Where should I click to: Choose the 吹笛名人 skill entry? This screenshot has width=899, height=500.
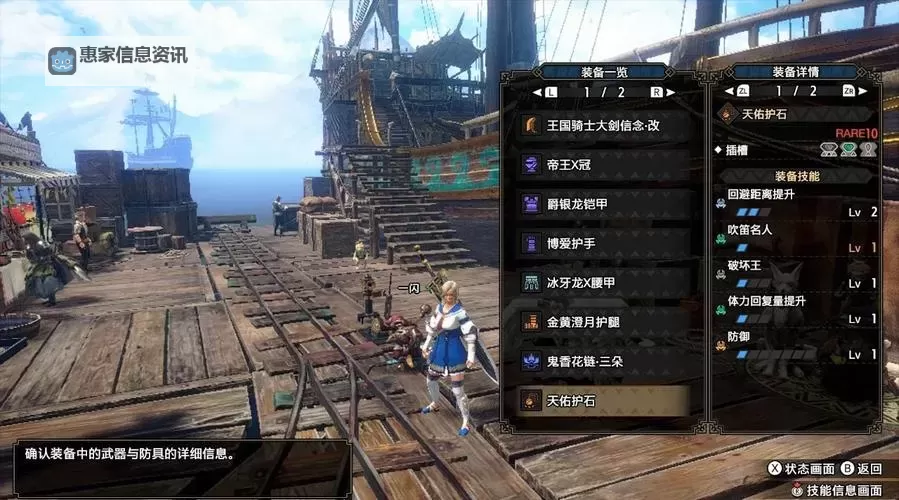tap(796, 238)
